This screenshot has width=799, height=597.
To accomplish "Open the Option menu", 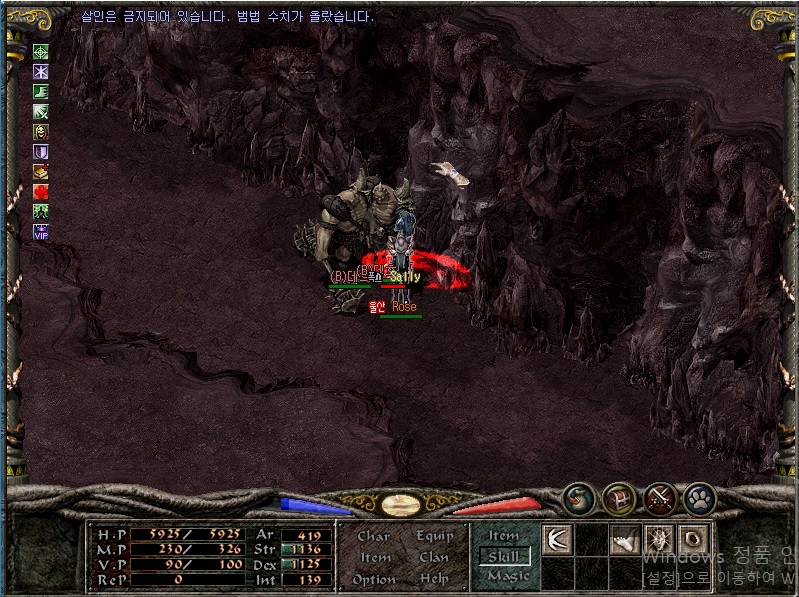I will click(x=373, y=579).
